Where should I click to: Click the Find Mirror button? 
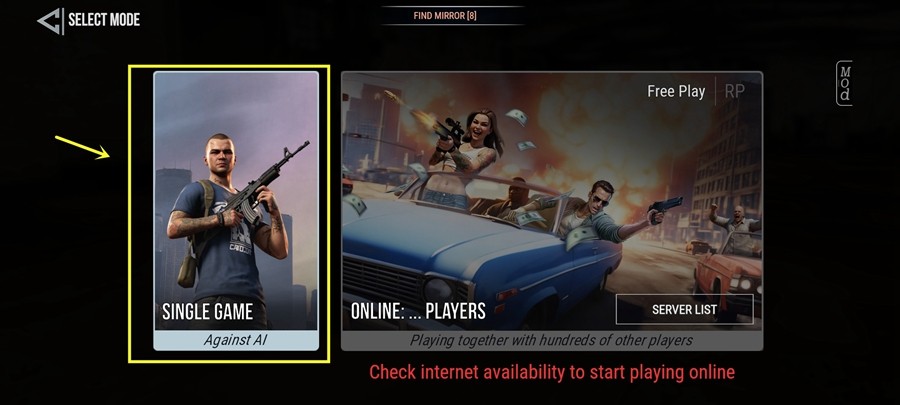click(452, 15)
